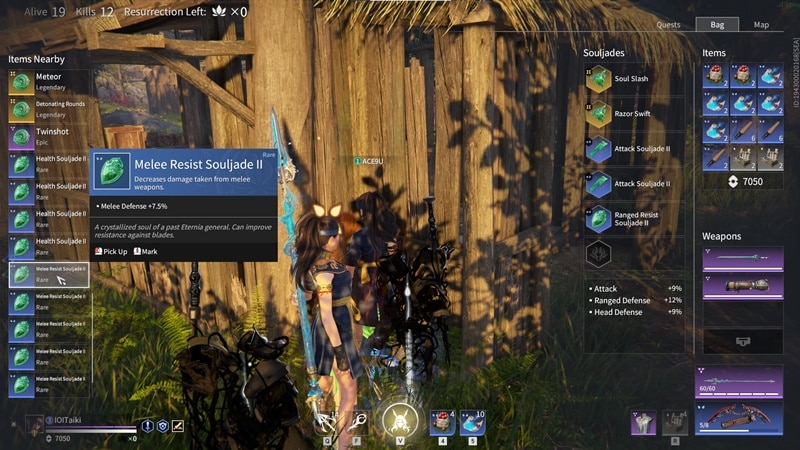Select the crossbow weapon at bottom right

(x=741, y=420)
